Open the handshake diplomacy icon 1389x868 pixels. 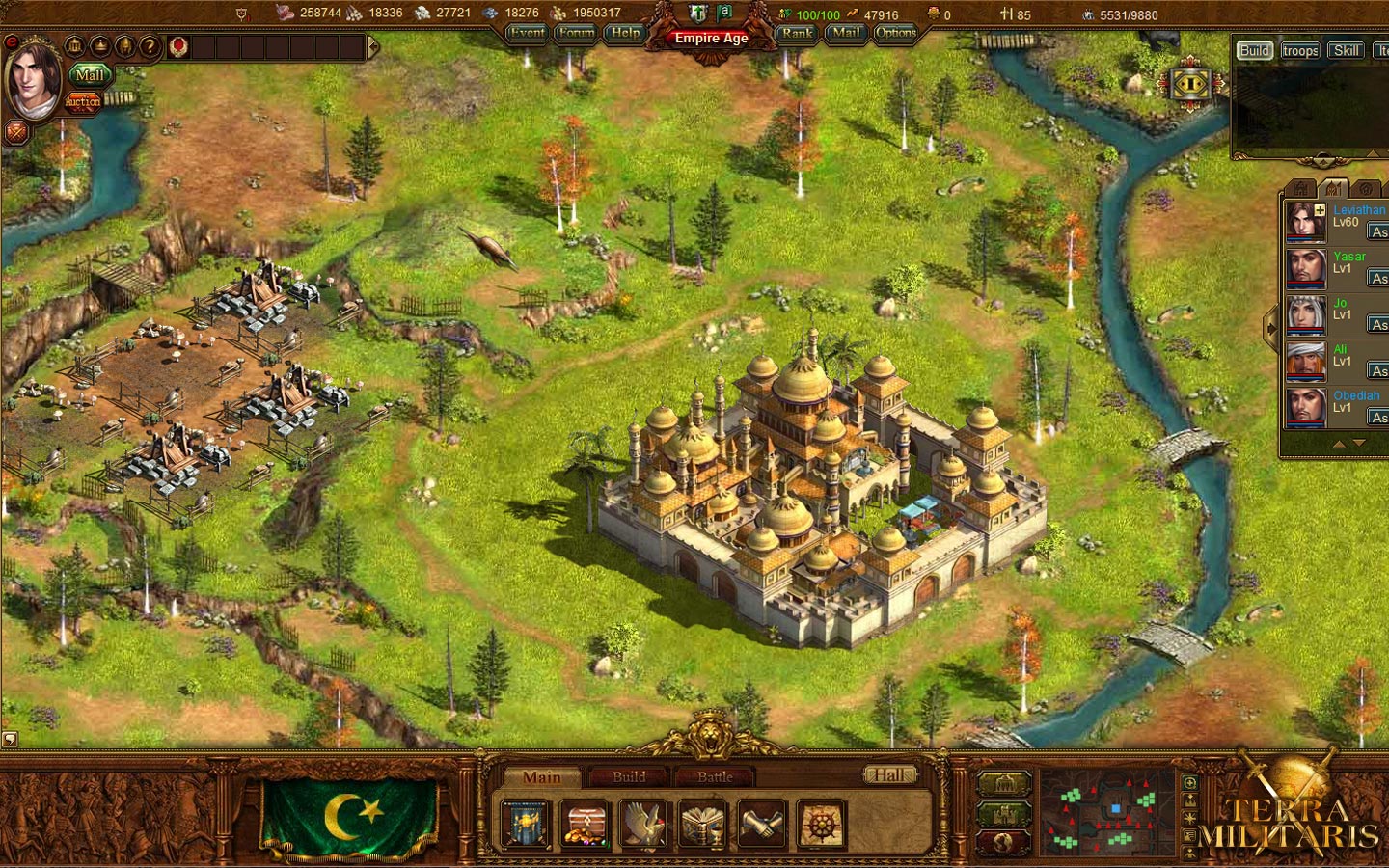tap(762, 826)
